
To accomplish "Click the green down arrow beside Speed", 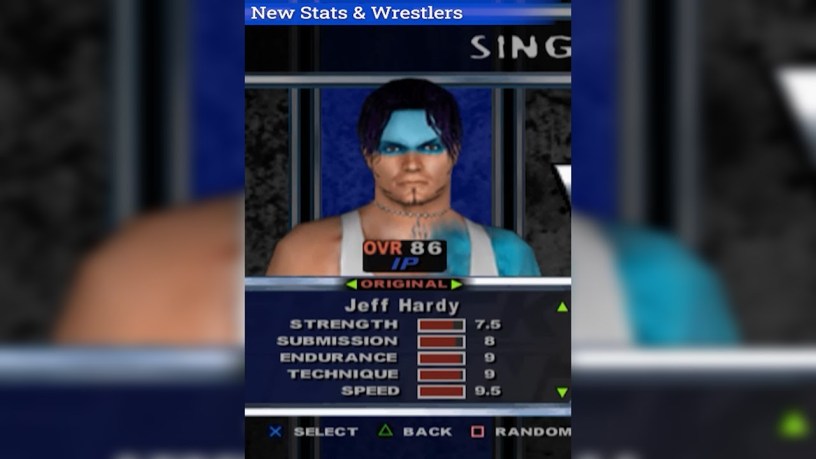I will point(562,392).
